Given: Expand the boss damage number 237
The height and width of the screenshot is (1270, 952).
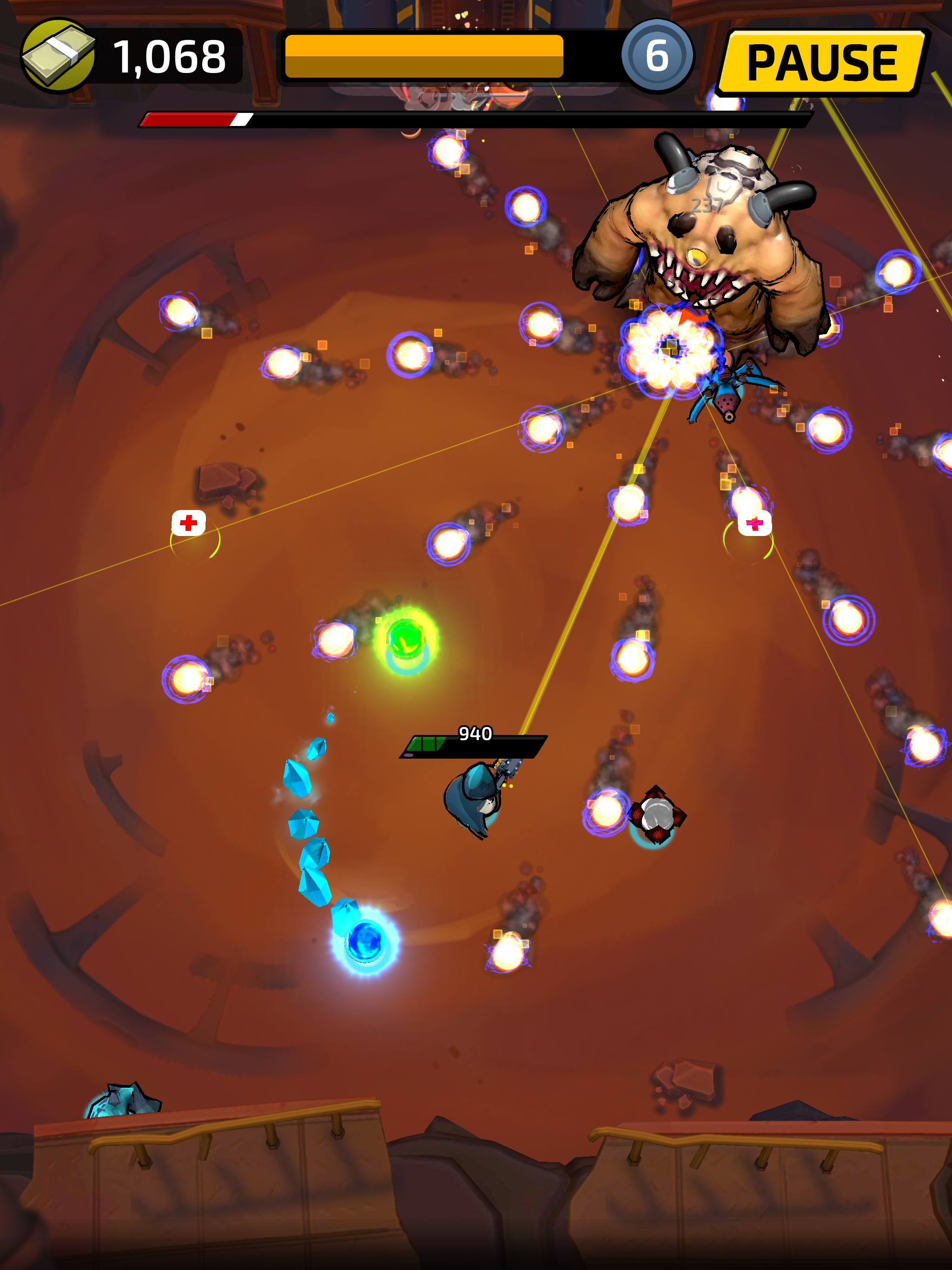Looking at the screenshot, I should [x=707, y=204].
